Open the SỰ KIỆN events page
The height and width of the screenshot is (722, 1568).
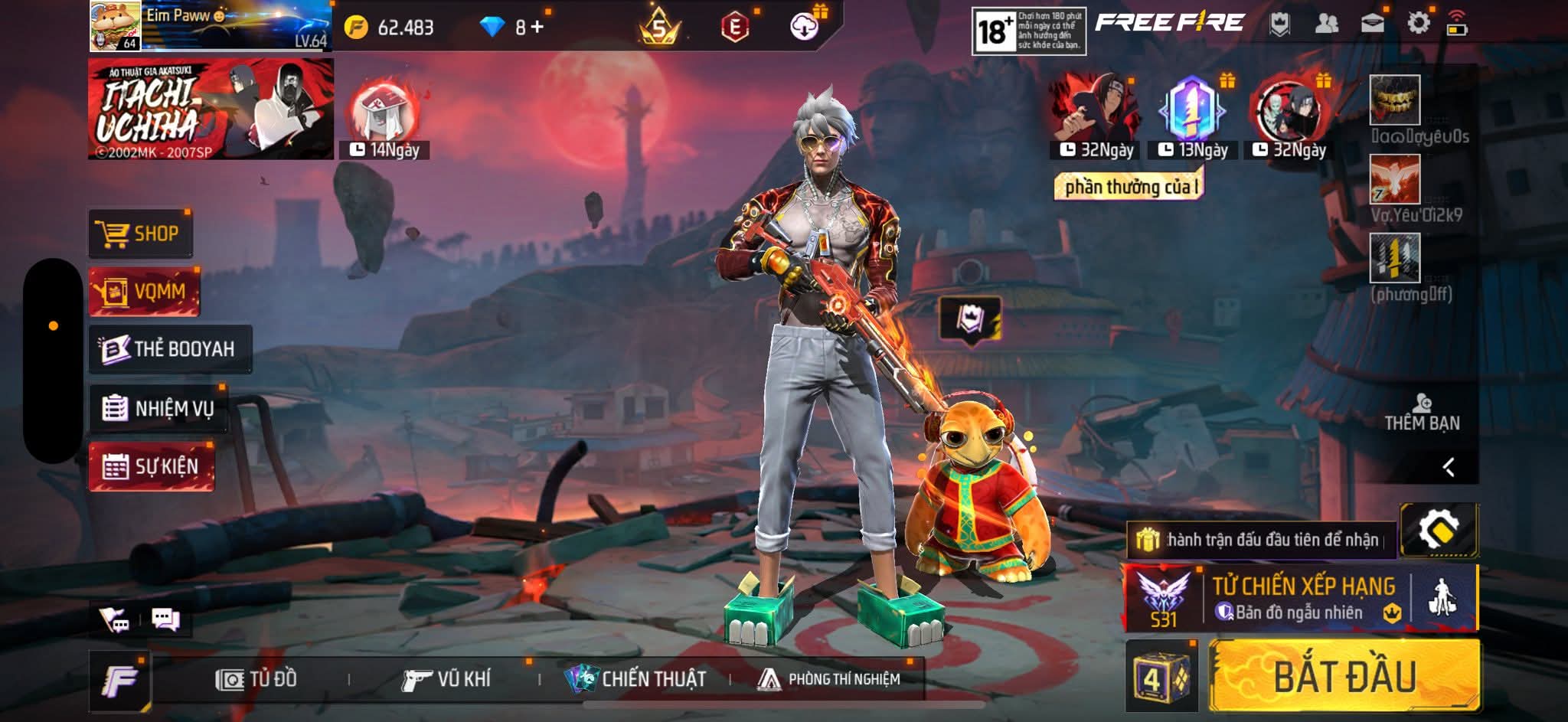coord(152,466)
